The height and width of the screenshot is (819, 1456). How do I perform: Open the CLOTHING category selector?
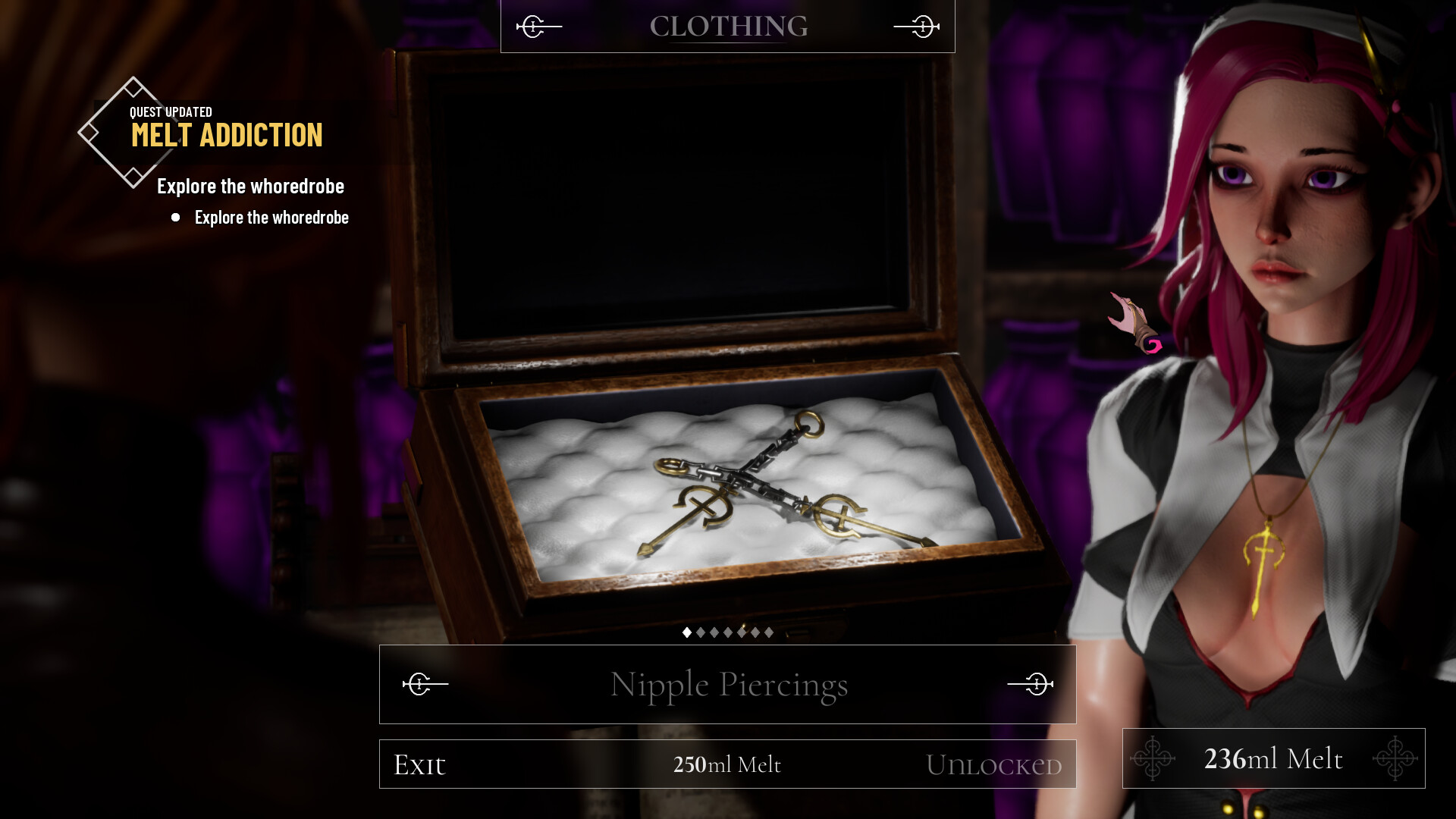click(x=728, y=27)
